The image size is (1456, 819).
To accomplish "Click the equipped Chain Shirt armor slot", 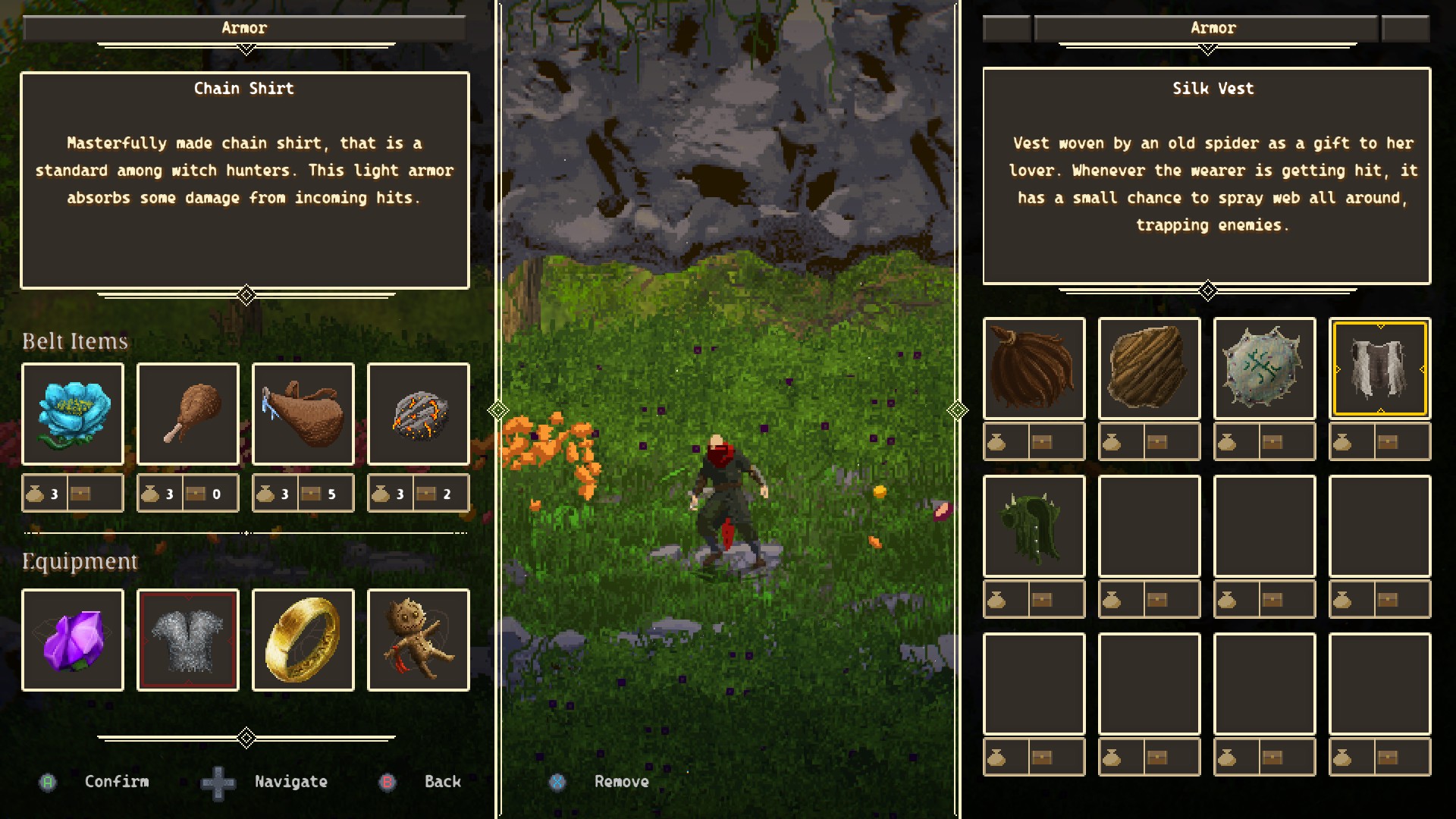I will coord(188,640).
